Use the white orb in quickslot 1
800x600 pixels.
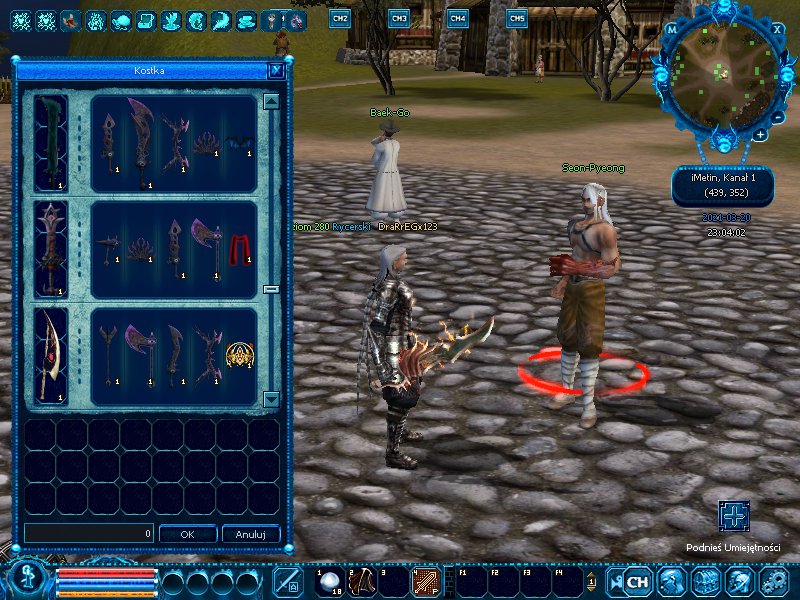coord(330,581)
